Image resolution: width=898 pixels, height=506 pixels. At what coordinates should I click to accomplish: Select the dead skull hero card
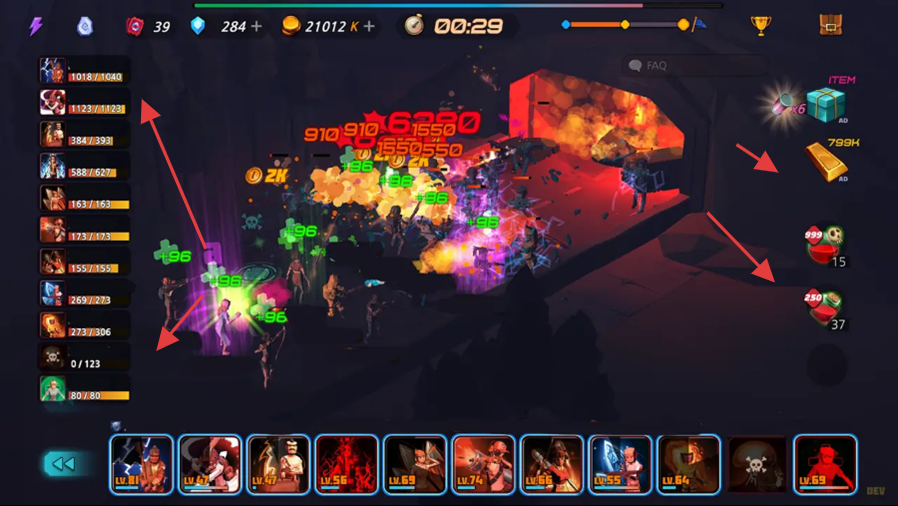[x=757, y=464]
